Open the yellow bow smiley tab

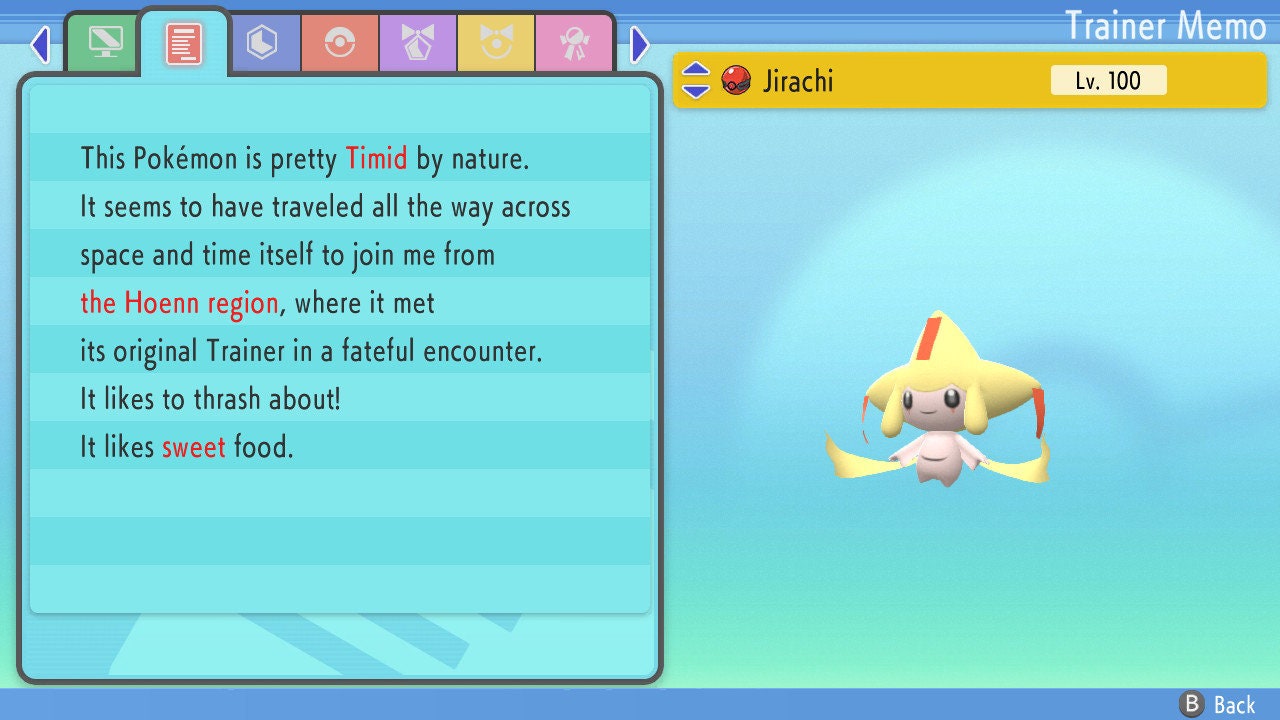(496, 43)
